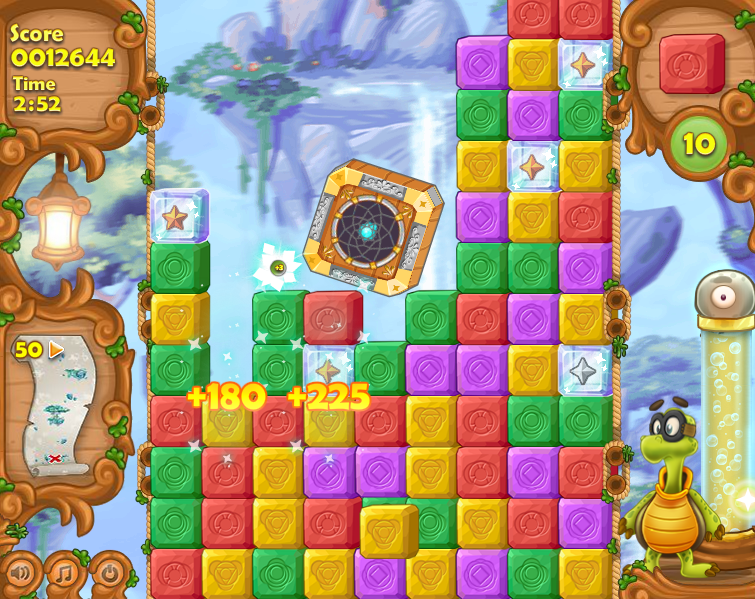Toggle the music note button
Viewport: 755px width, 599px height.
(65, 573)
